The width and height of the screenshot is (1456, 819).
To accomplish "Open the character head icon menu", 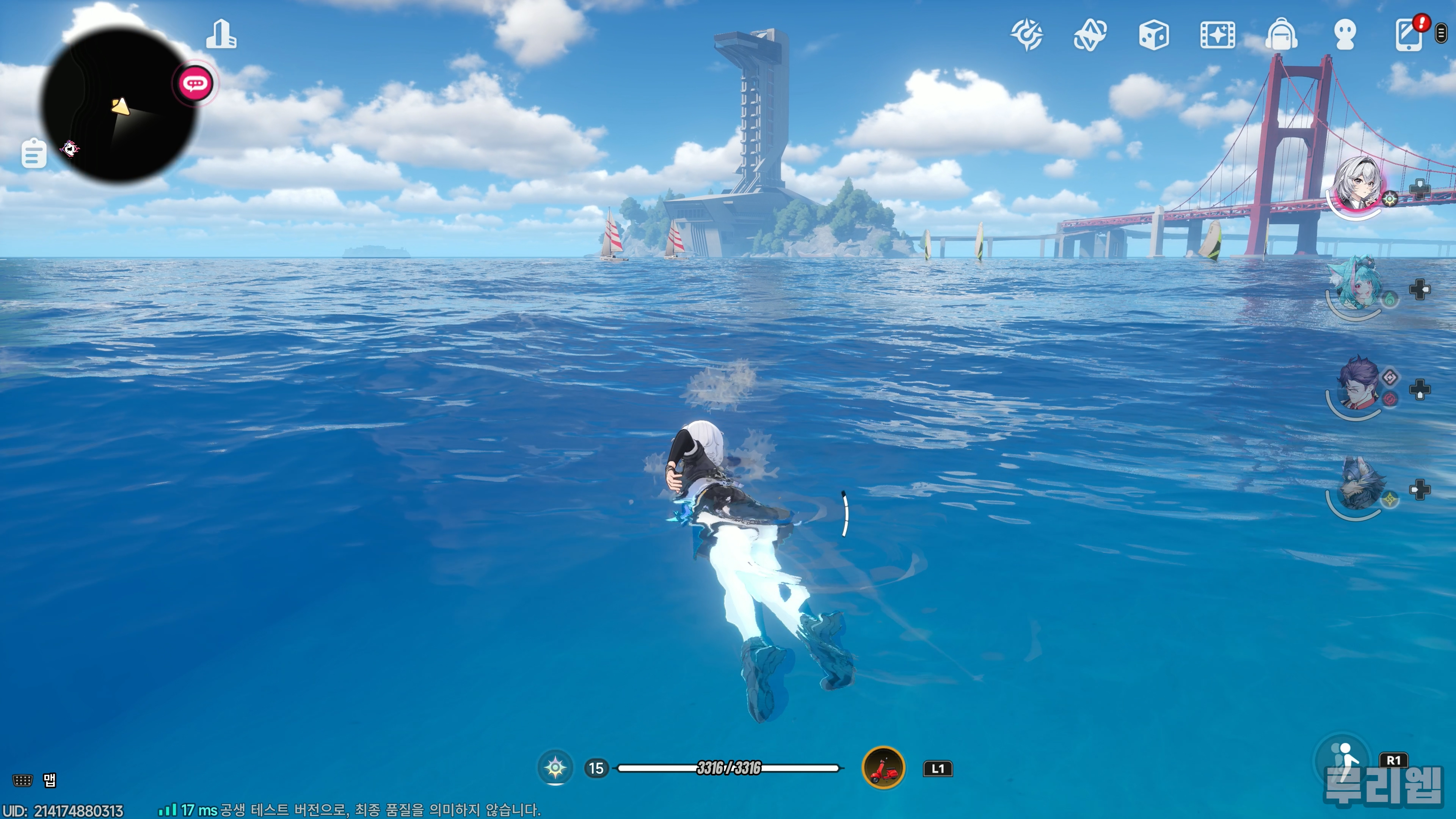I will click(1345, 35).
